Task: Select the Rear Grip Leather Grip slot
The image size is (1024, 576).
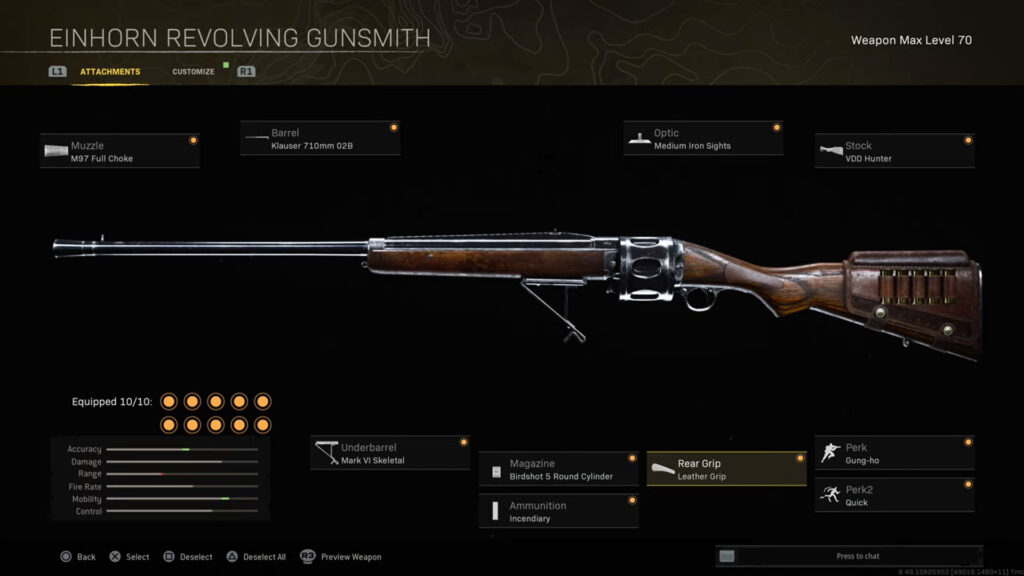Action: [726, 470]
